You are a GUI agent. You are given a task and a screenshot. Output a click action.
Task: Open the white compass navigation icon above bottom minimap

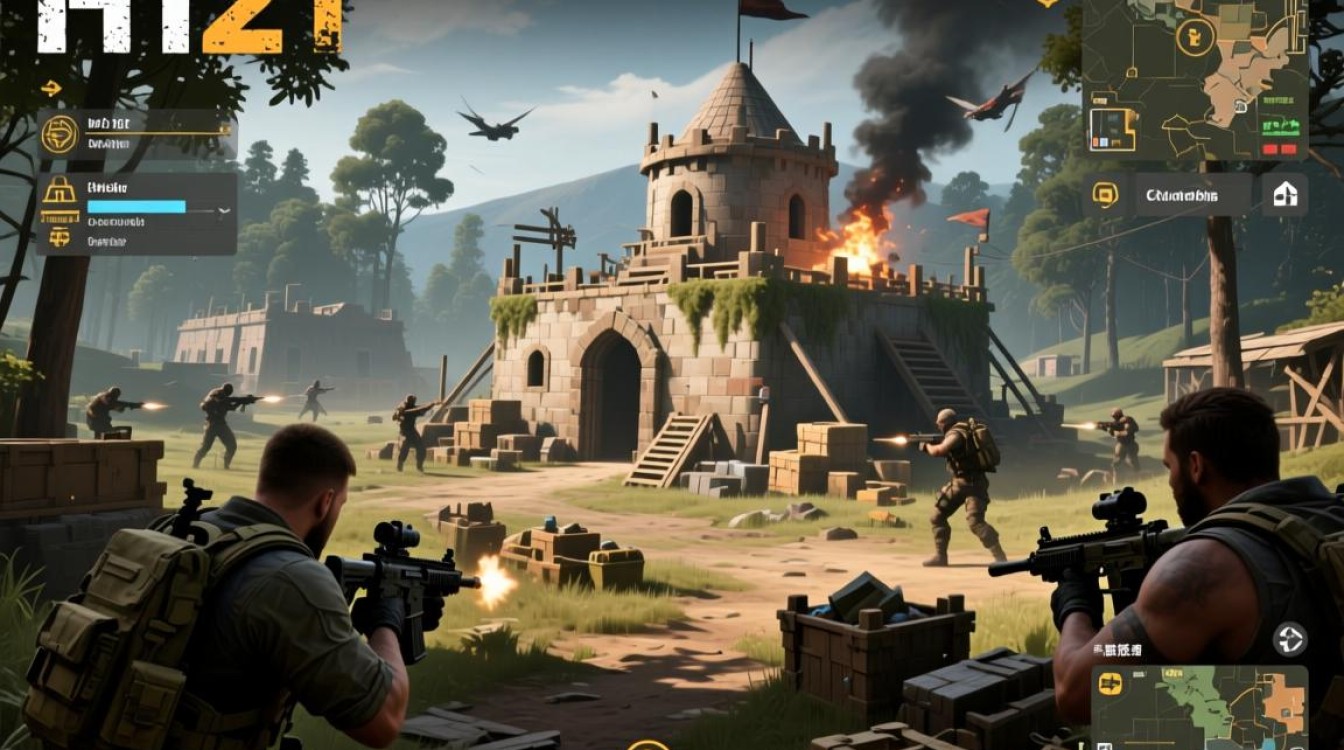point(1290,638)
